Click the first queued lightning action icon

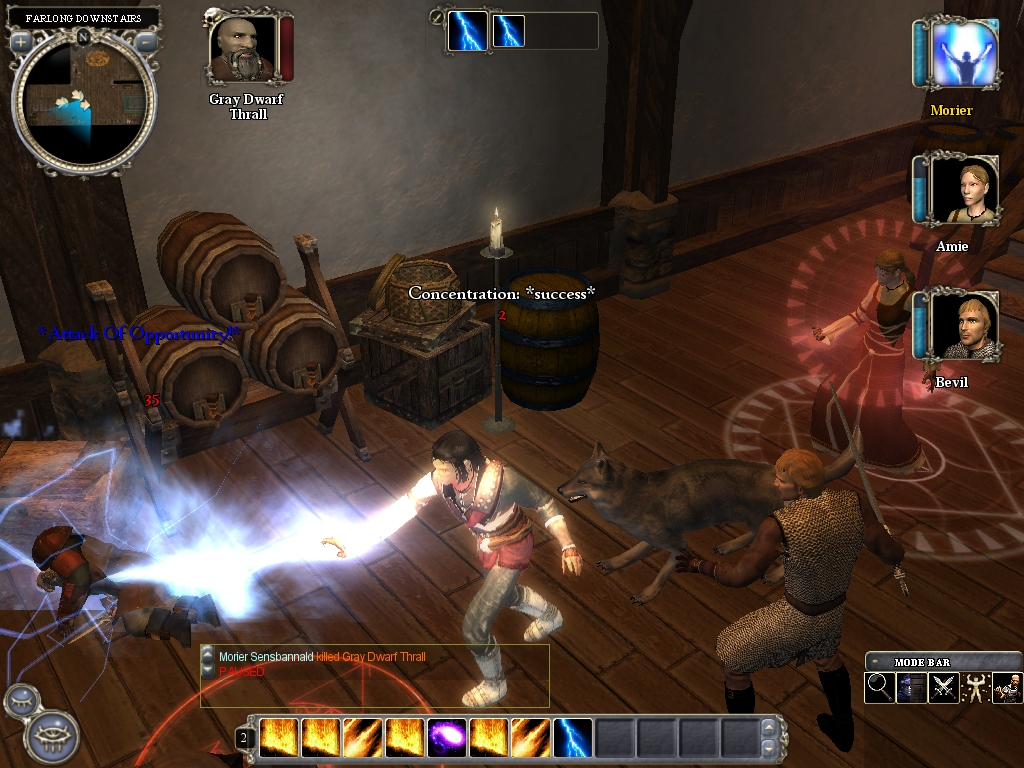click(x=467, y=31)
